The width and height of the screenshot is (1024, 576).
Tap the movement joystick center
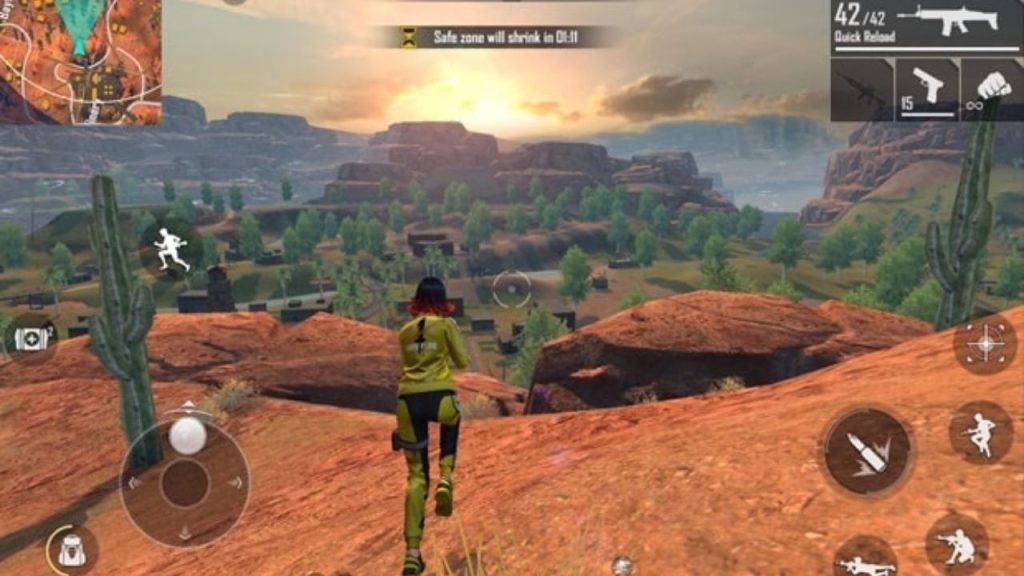[x=185, y=483]
